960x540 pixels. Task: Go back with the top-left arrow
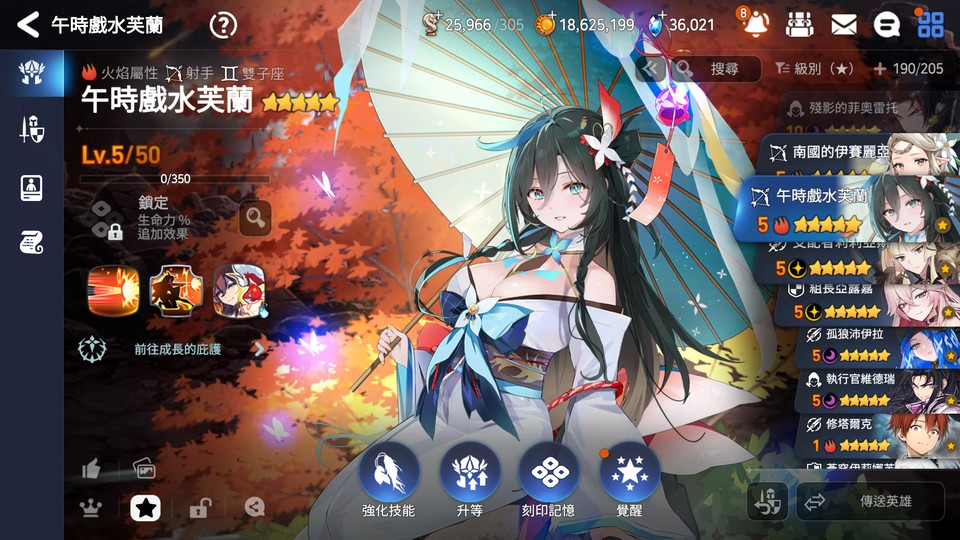[28, 24]
